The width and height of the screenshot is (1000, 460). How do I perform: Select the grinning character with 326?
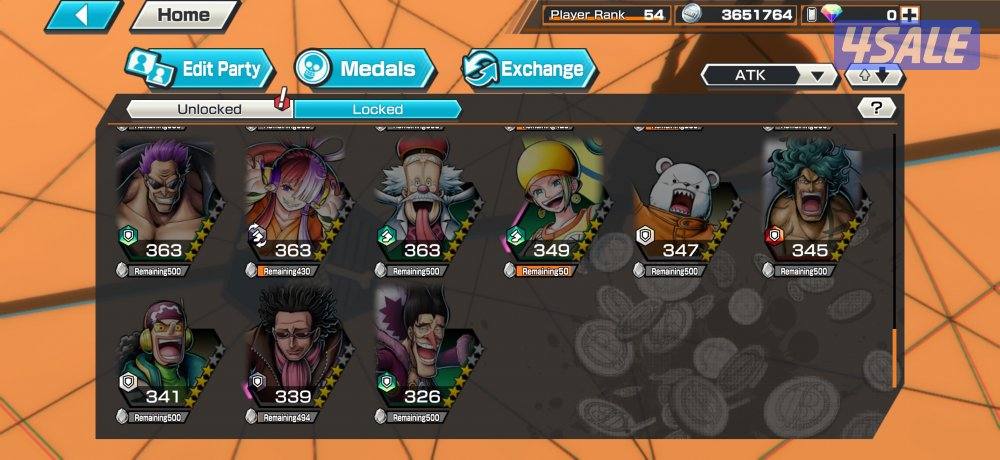pyautogui.click(x=422, y=352)
